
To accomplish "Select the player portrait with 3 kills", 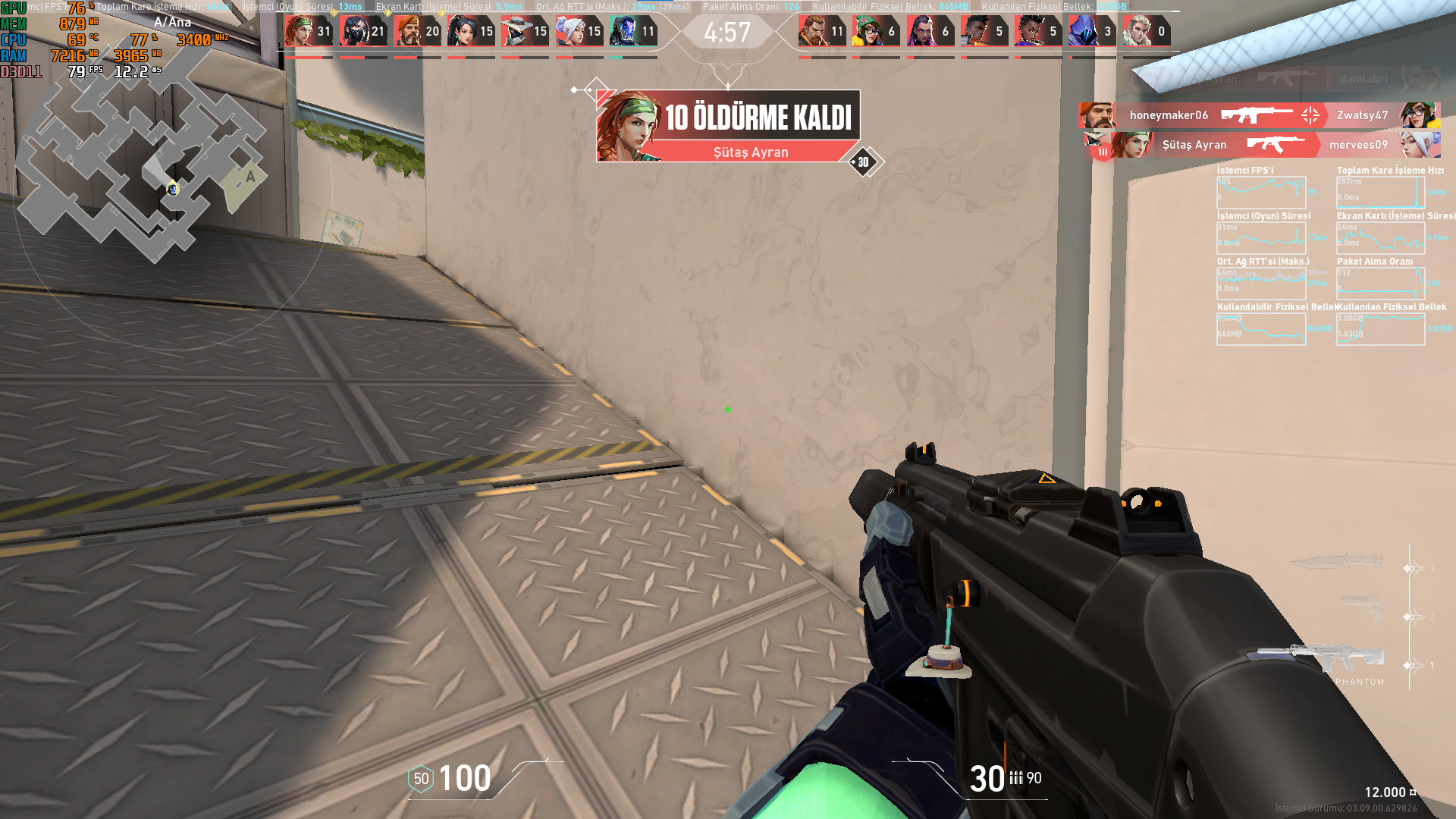I will [1091, 32].
